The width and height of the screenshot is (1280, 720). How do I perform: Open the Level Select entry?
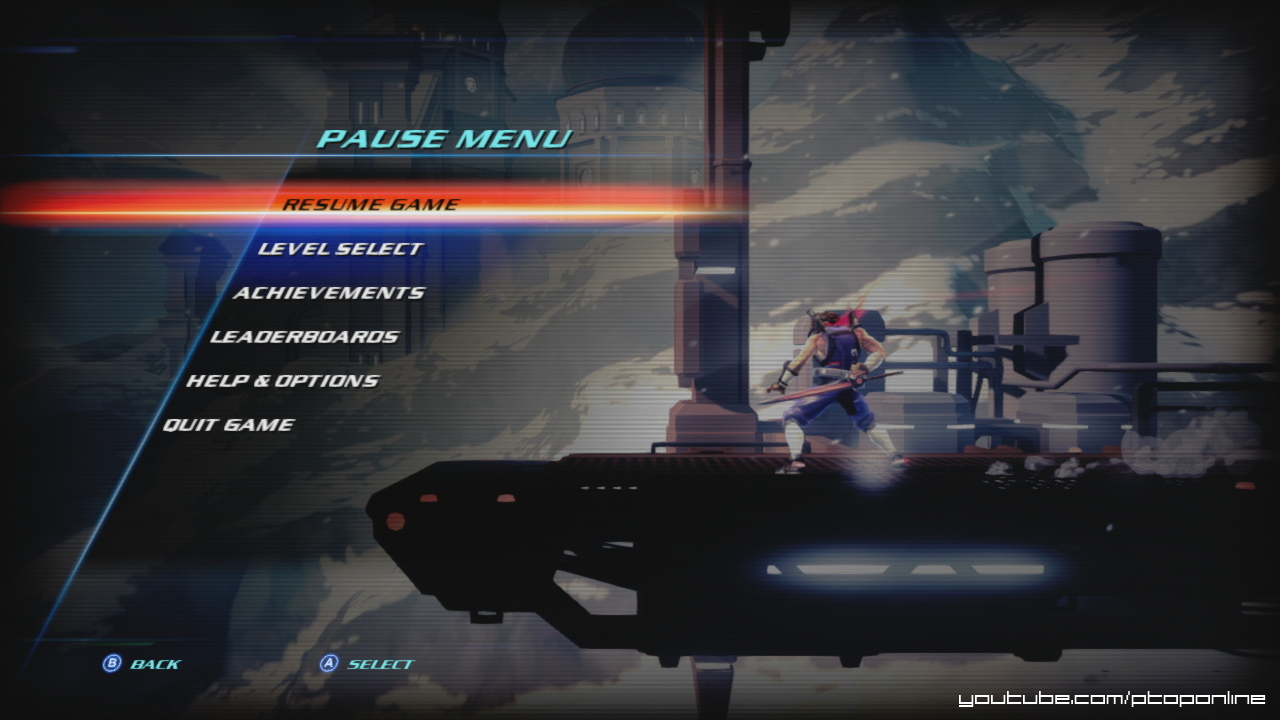[340, 248]
